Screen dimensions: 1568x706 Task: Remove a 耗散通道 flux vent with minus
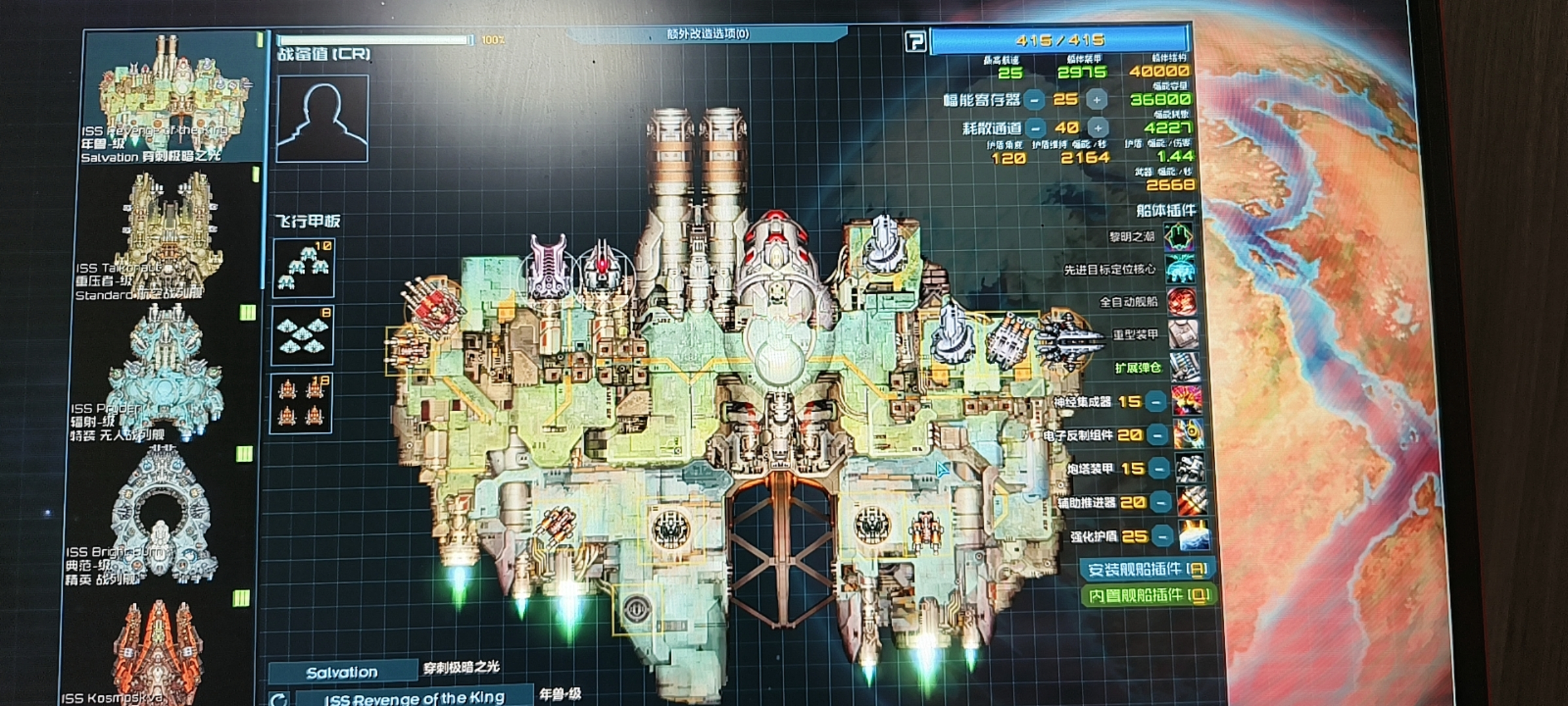1036,128
